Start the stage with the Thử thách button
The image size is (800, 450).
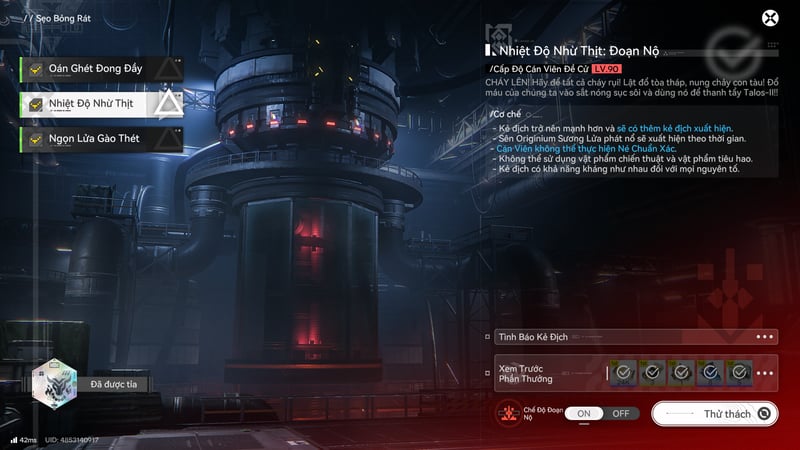click(x=714, y=413)
